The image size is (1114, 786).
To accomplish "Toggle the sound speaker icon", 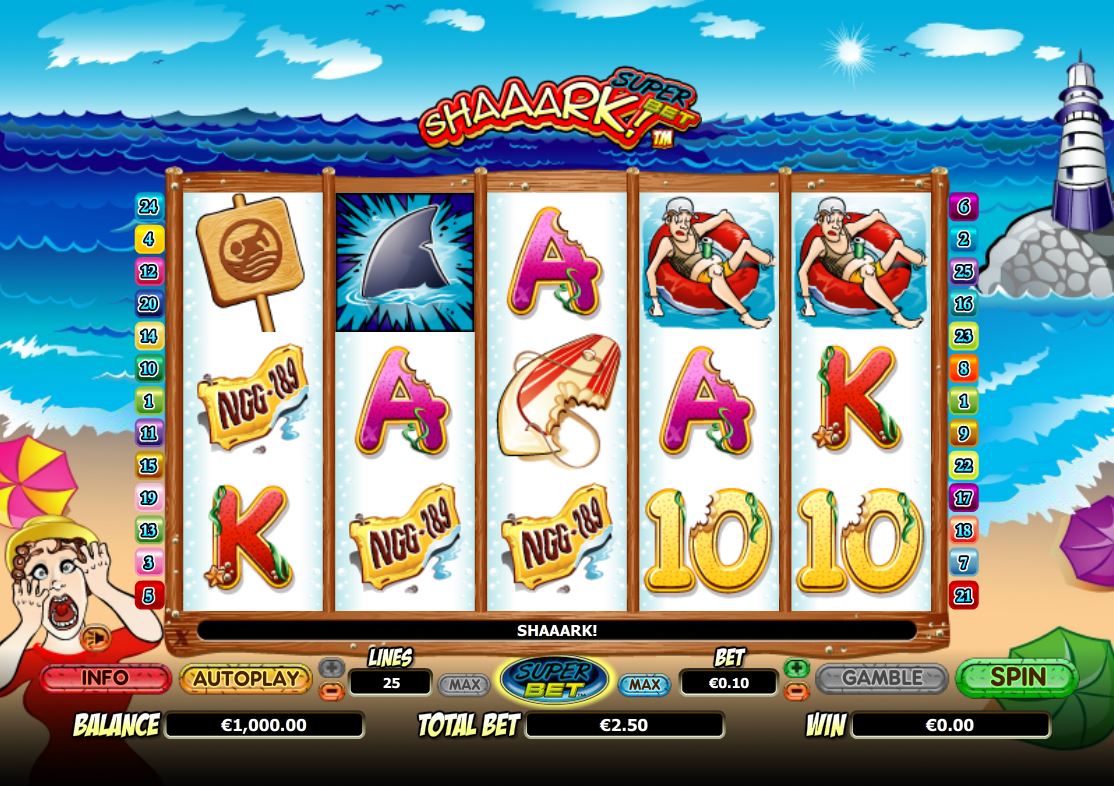I will point(97,638).
